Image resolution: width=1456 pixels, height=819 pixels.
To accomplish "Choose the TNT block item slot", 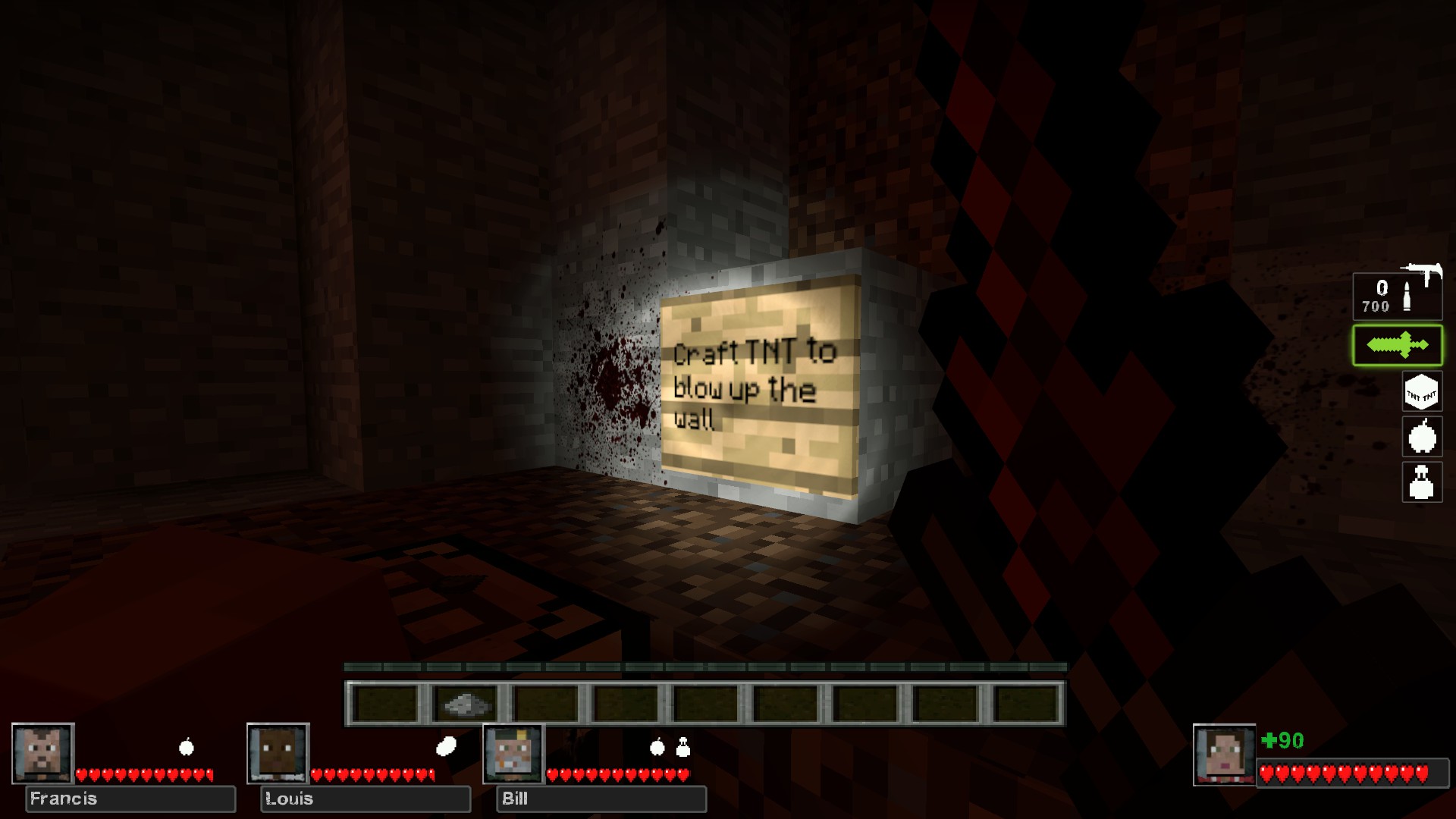I will [x=1421, y=393].
